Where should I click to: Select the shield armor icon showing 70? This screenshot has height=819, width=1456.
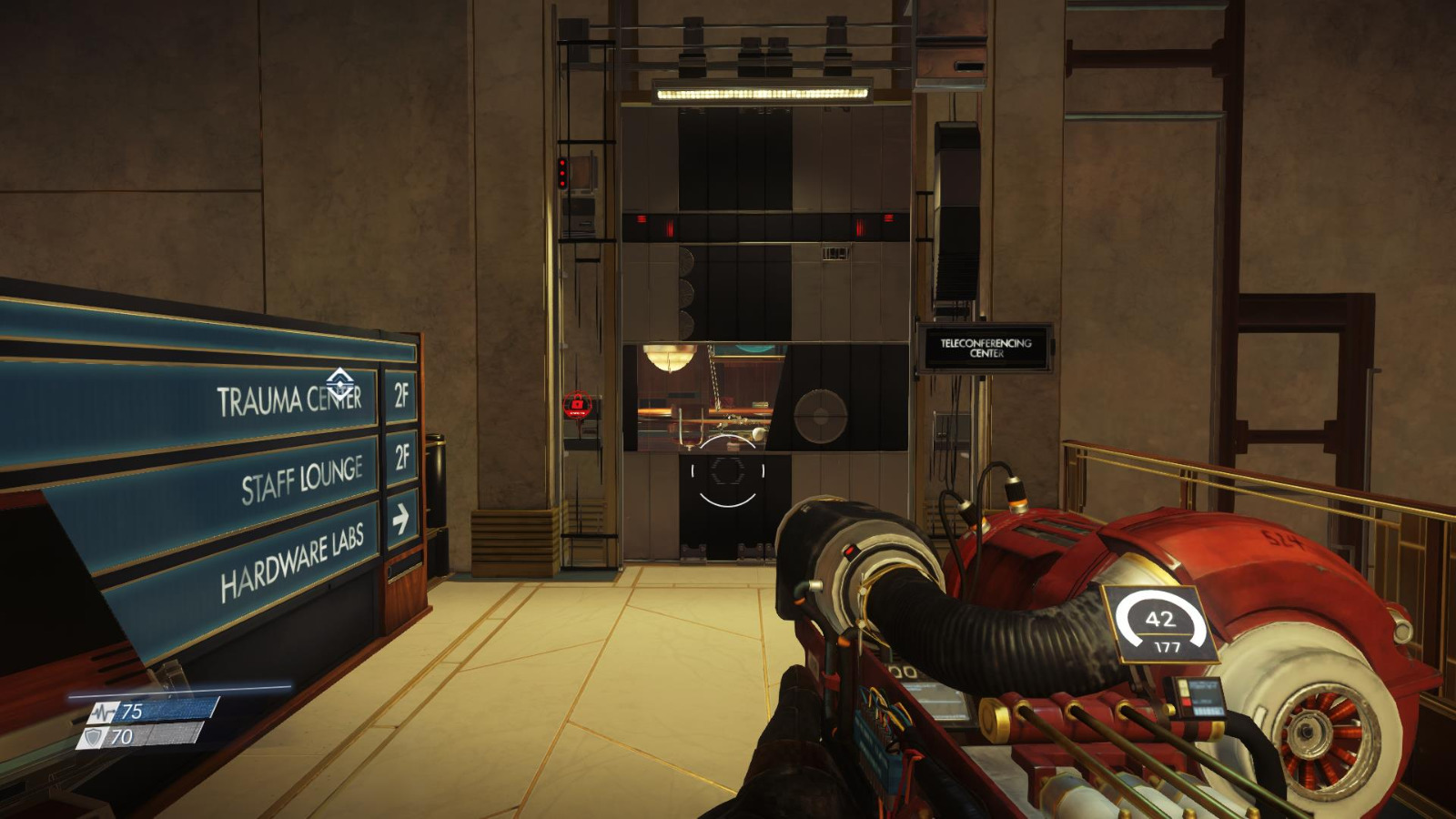pyautogui.click(x=94, y=738)
